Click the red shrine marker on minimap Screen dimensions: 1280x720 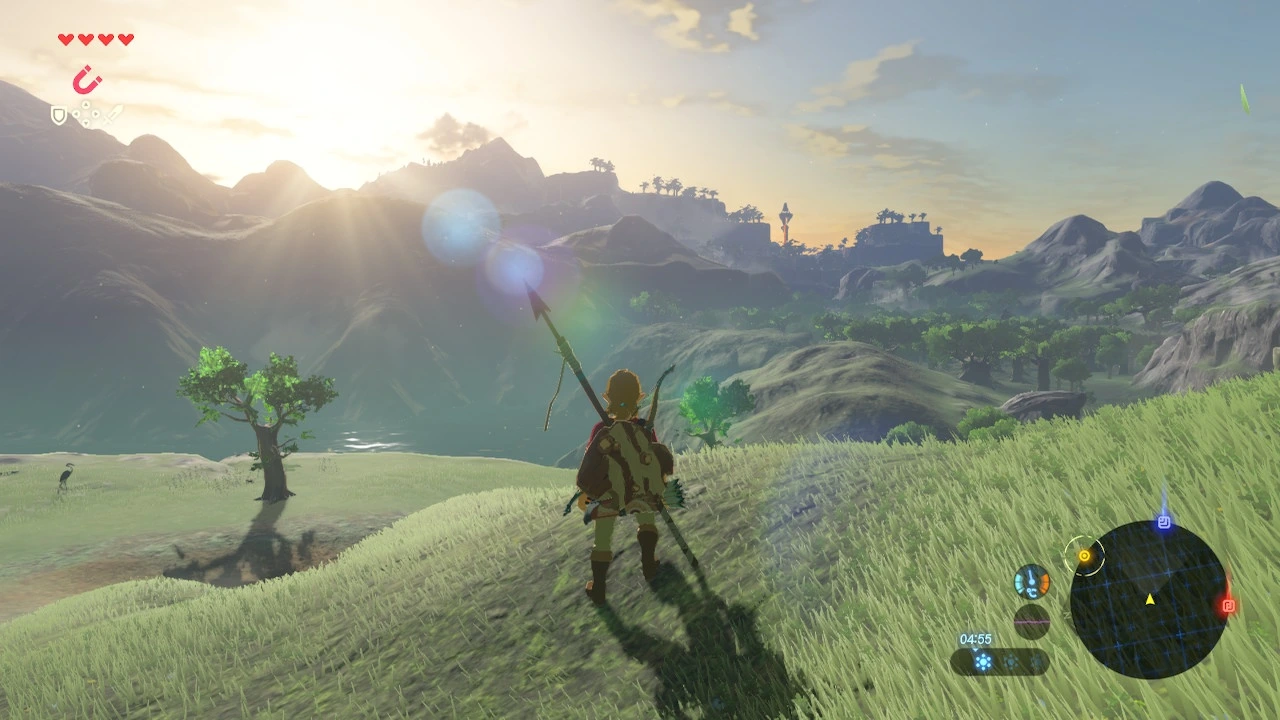pyautogui.click(x=1229, y=605)
